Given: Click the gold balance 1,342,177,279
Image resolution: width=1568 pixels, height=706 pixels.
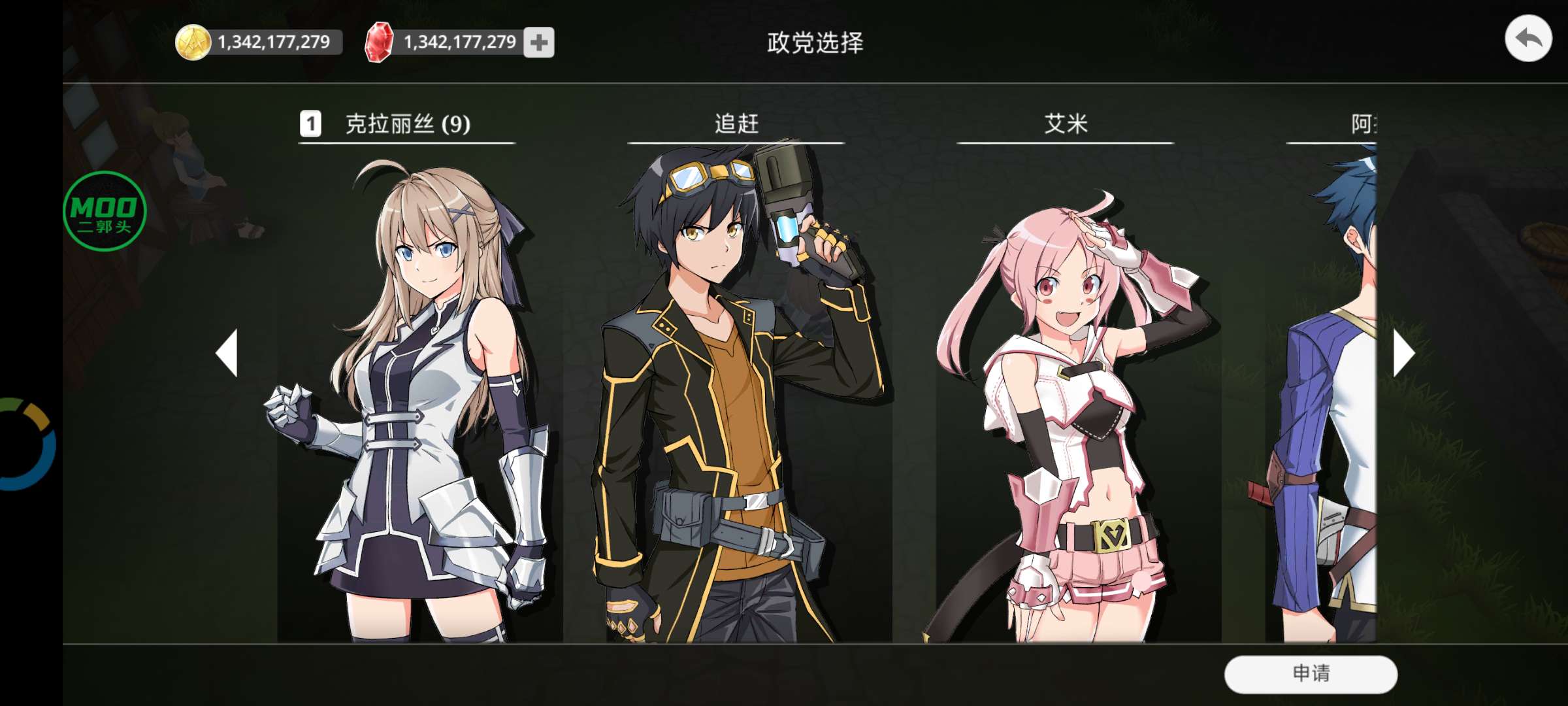Looking at the screenshot, I should (274, 41).
